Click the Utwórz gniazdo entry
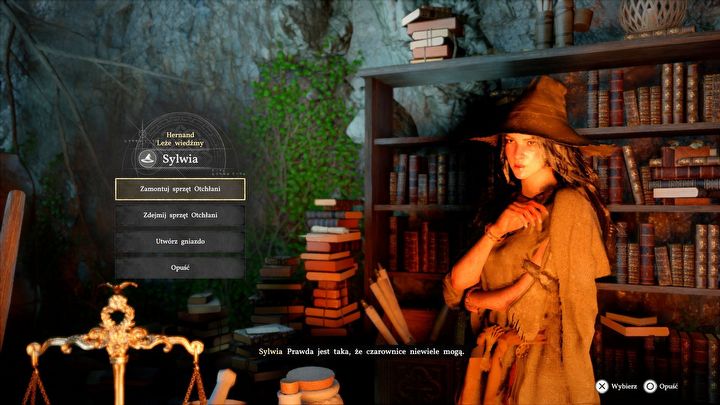 180,241
